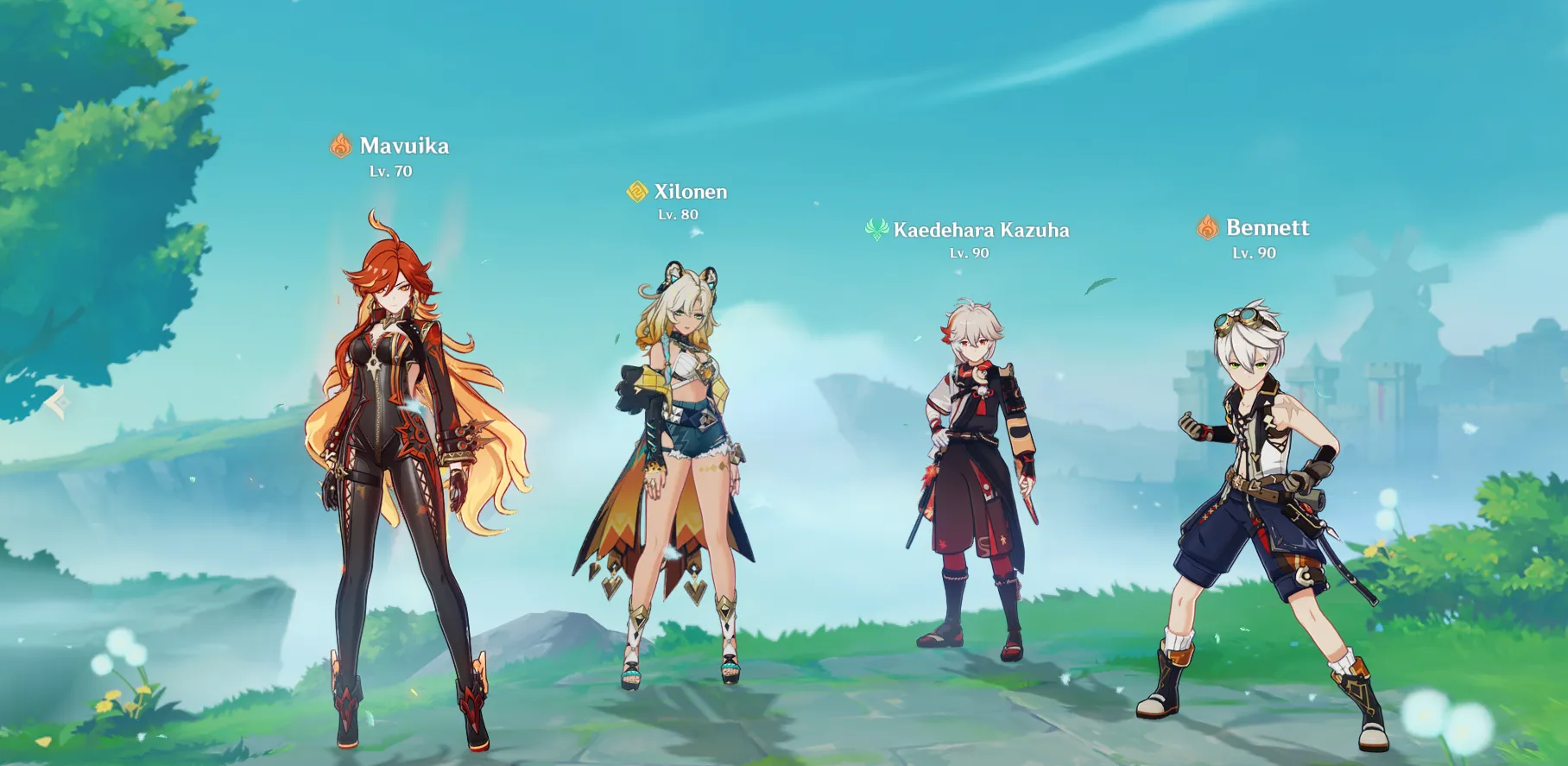1568x766 pixels.
Task: Go to the previous party with the left arrow
Action: pos(58,402)
